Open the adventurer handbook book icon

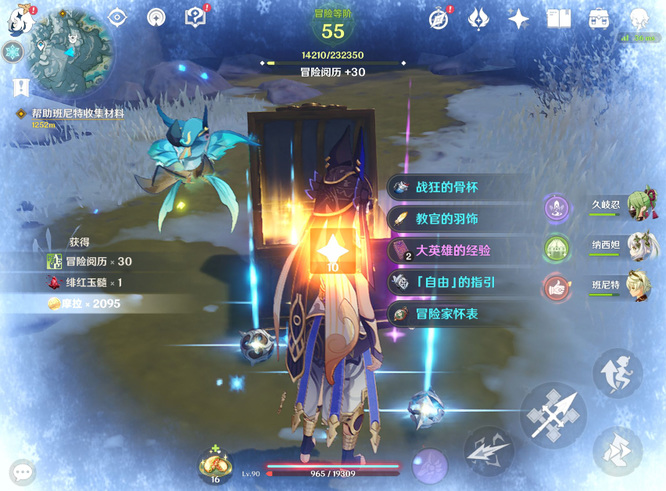coord(559,18)
